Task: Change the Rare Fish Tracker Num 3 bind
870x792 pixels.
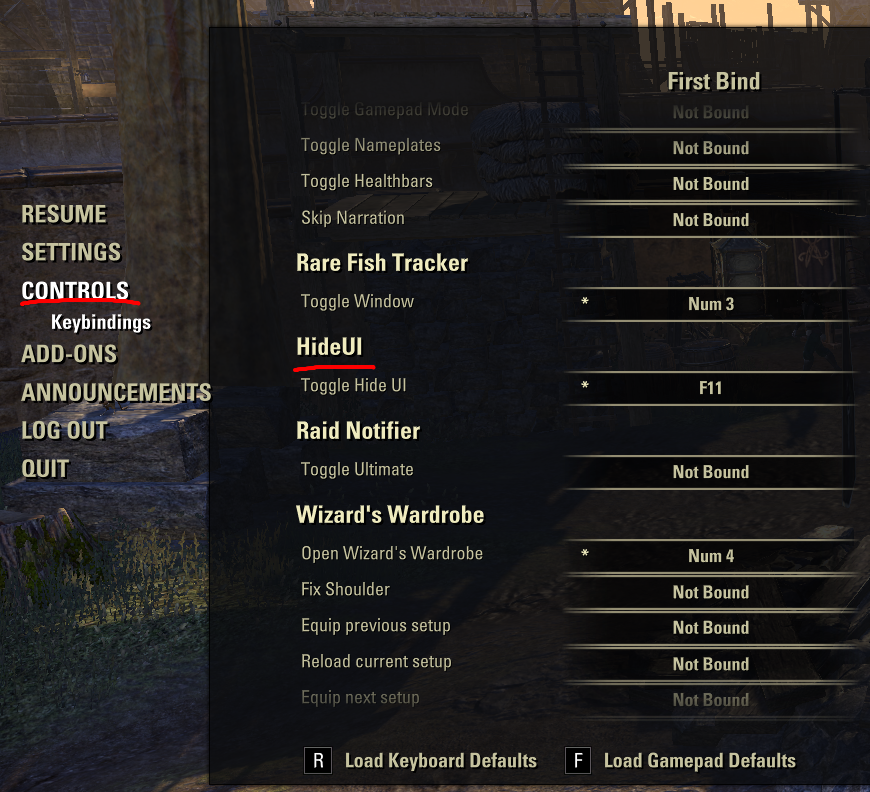Action: pos(711,304)
